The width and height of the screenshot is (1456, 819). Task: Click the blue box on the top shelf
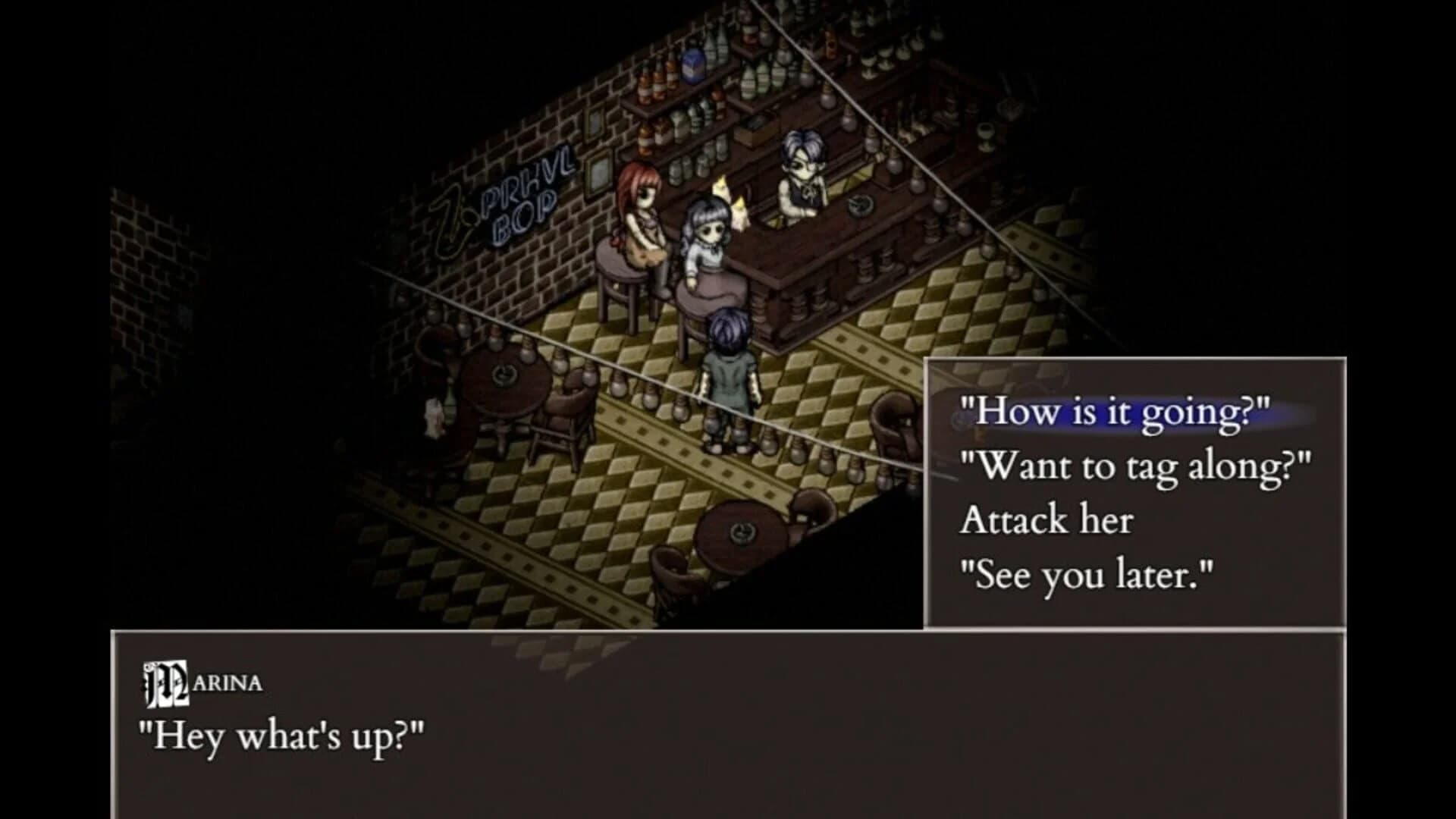coord(693,65)
